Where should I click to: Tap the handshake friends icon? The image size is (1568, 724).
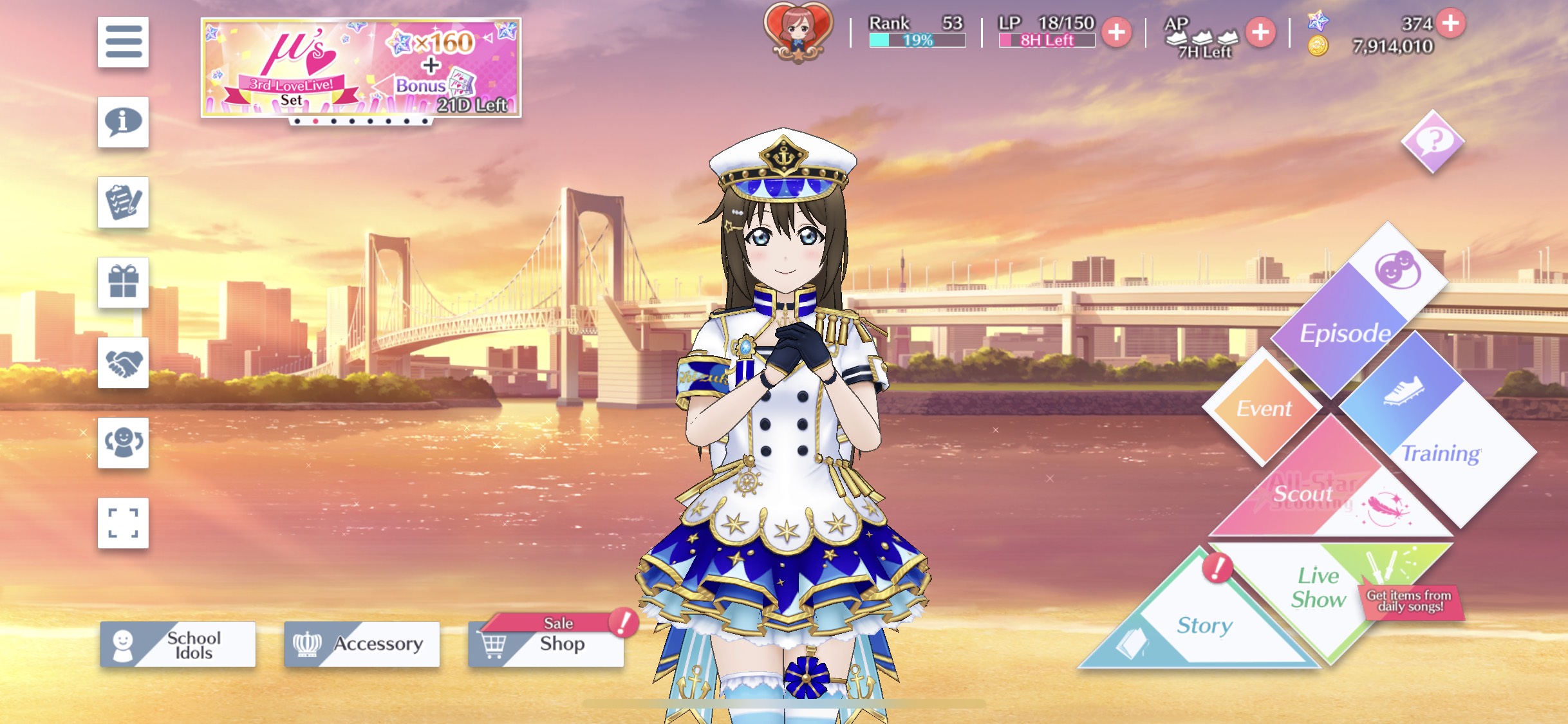[x=123, y=363]
